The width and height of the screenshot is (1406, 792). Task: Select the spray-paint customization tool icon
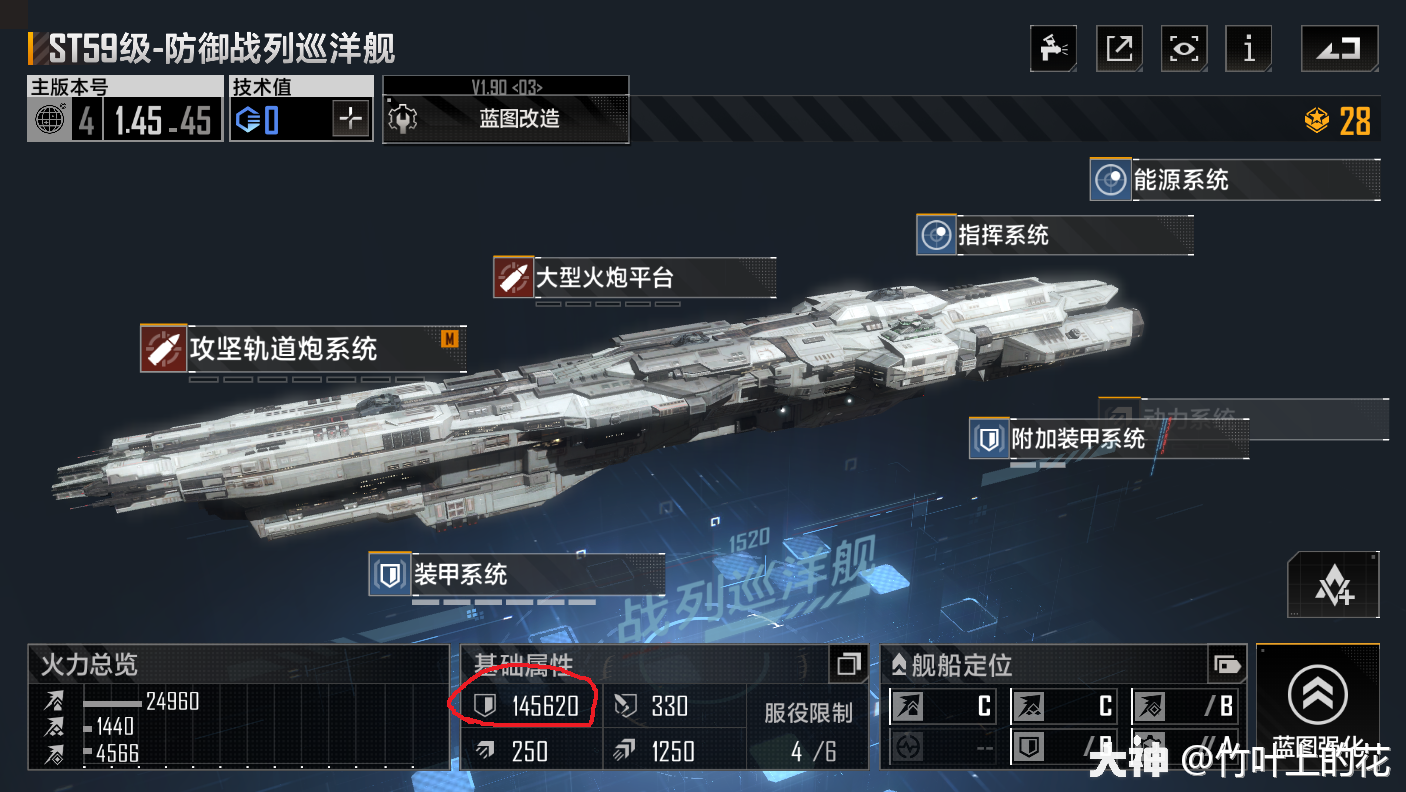[1054, 48]
